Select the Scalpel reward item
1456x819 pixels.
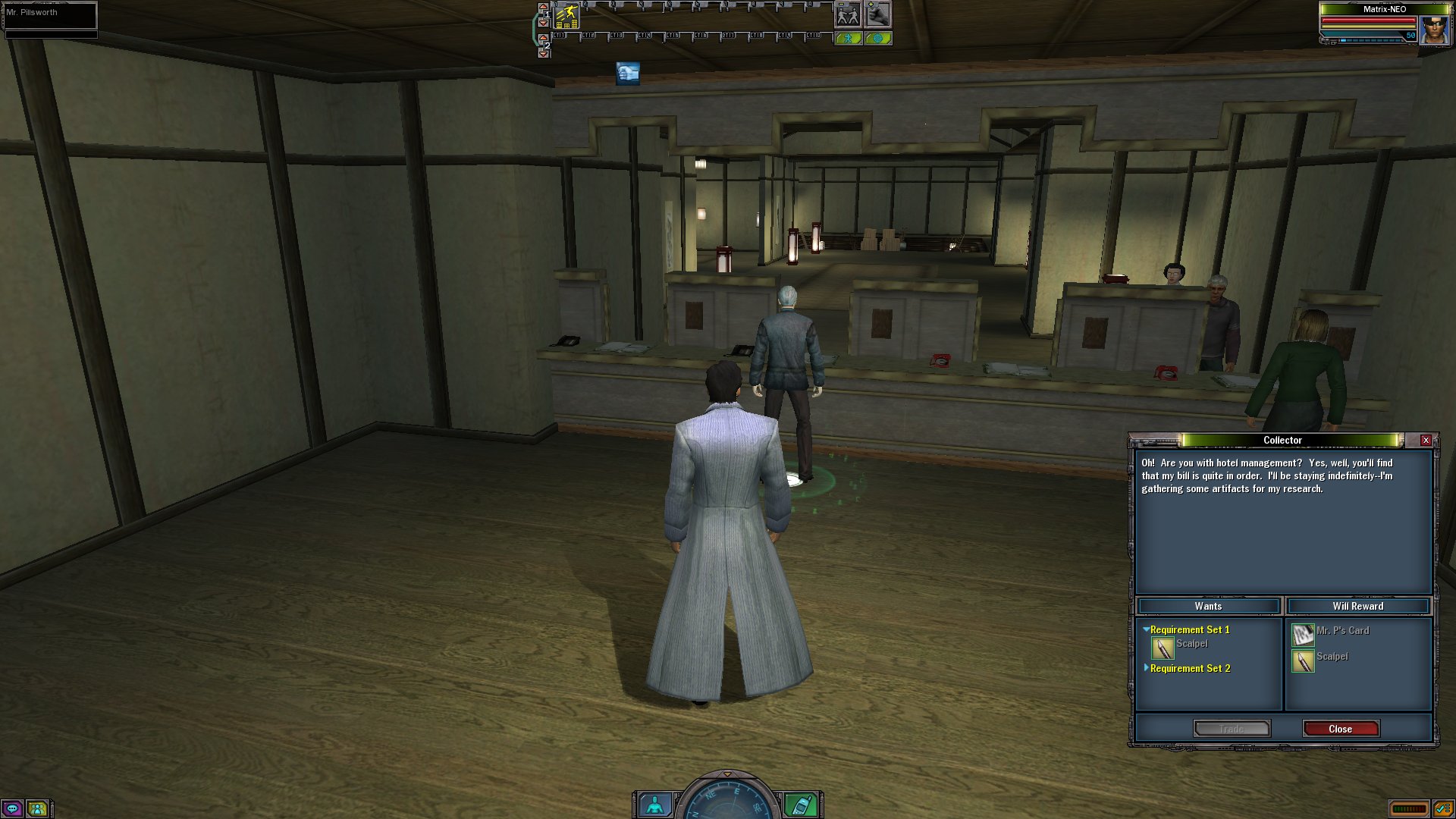pyautogui.click(x=1303, y=661)
